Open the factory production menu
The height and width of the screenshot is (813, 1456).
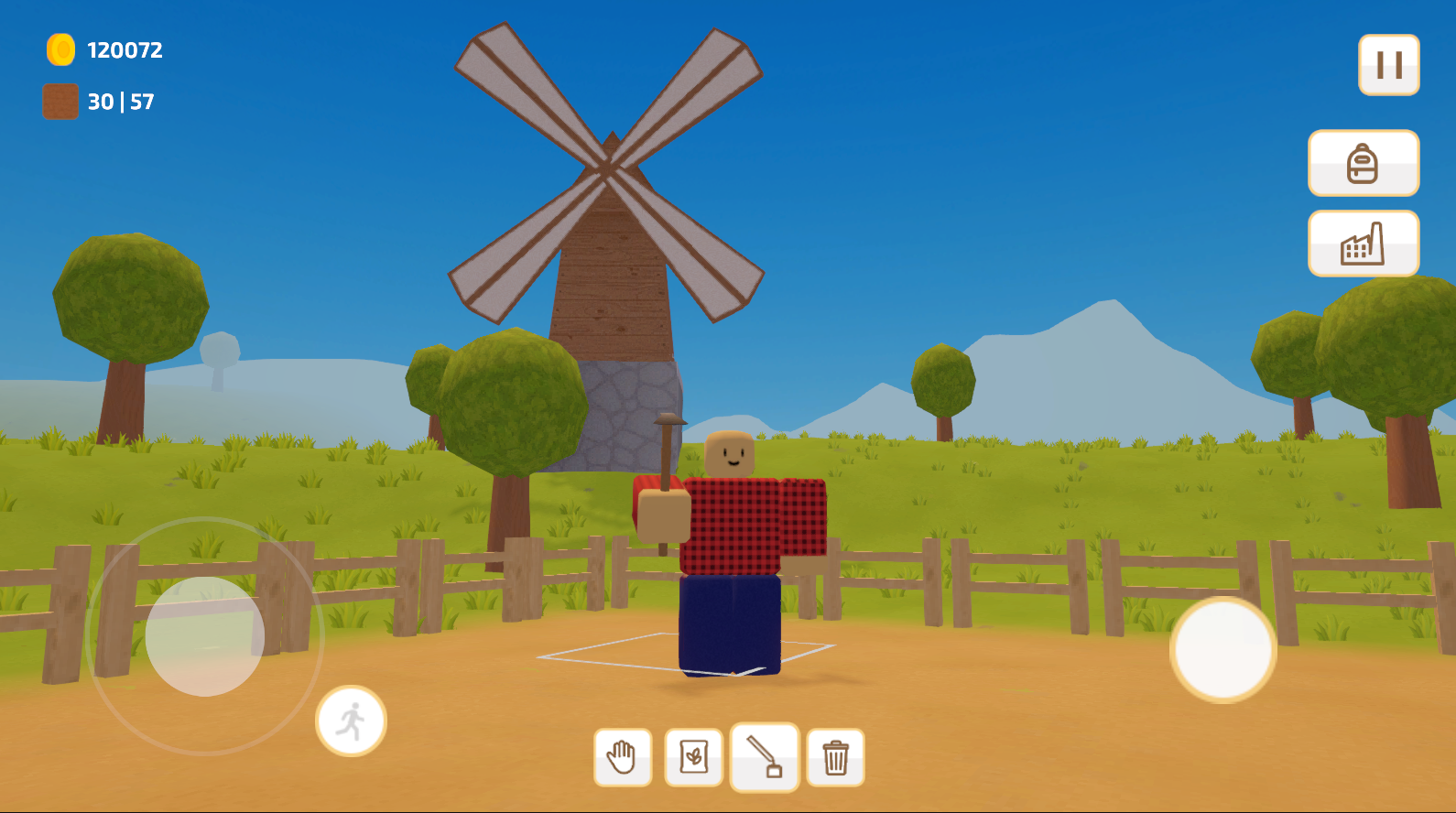pyautogui.click(x=1363, y=243)
